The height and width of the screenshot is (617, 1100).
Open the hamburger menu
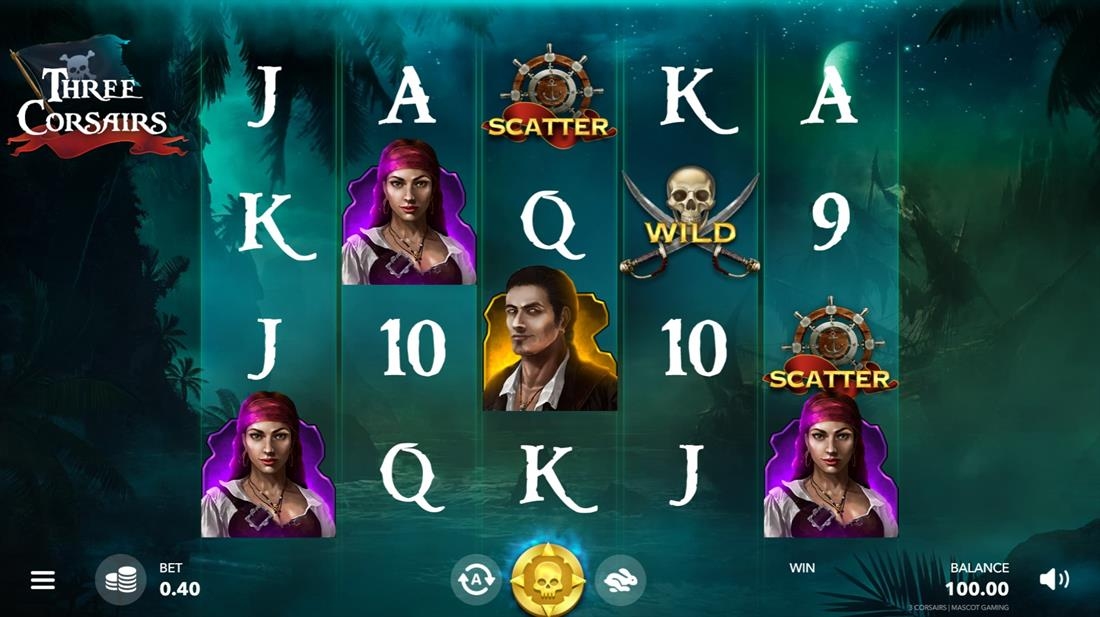tap(43, 580)
